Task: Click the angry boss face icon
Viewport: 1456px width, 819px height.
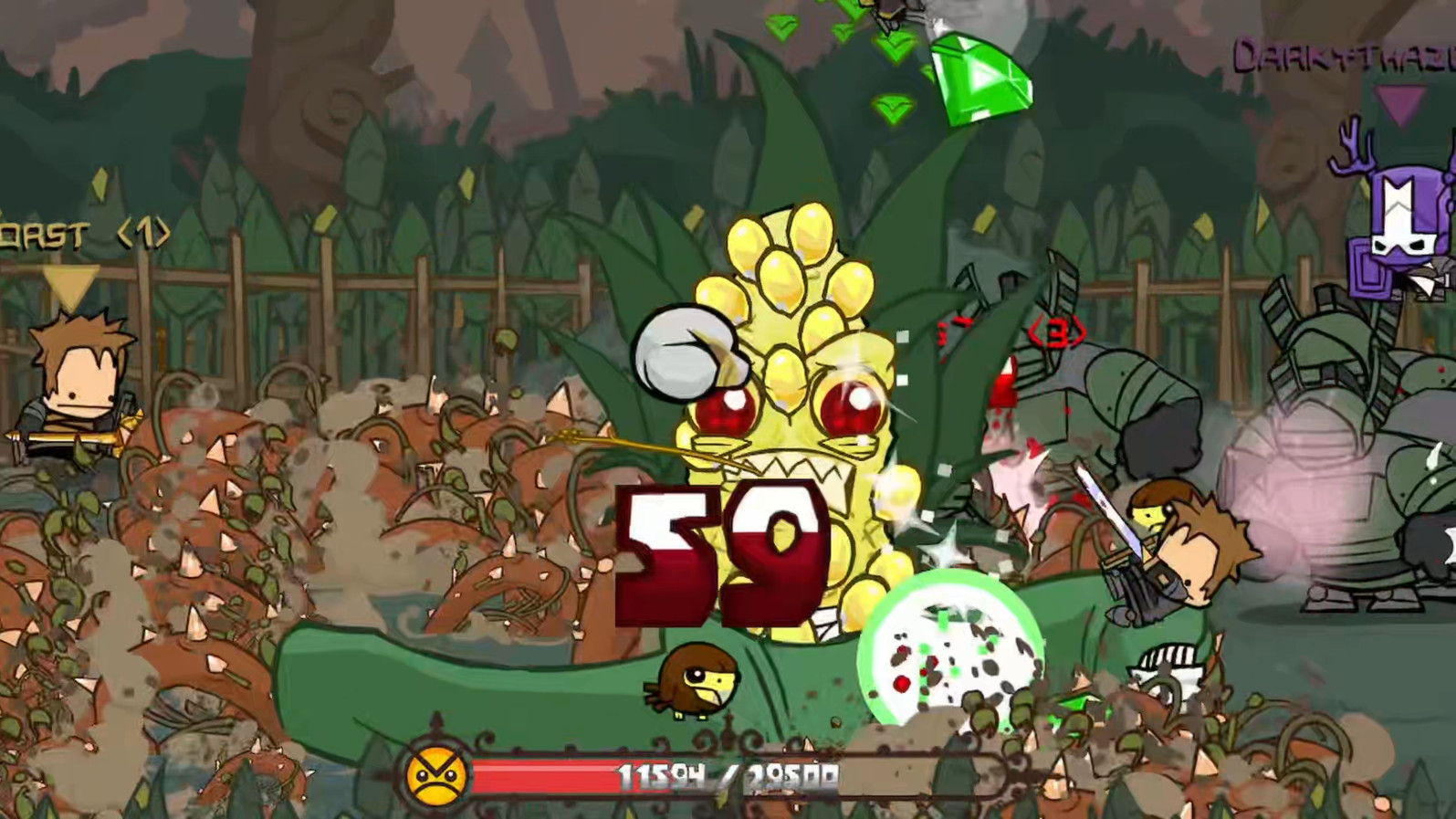Action: [x=435, y=773]
